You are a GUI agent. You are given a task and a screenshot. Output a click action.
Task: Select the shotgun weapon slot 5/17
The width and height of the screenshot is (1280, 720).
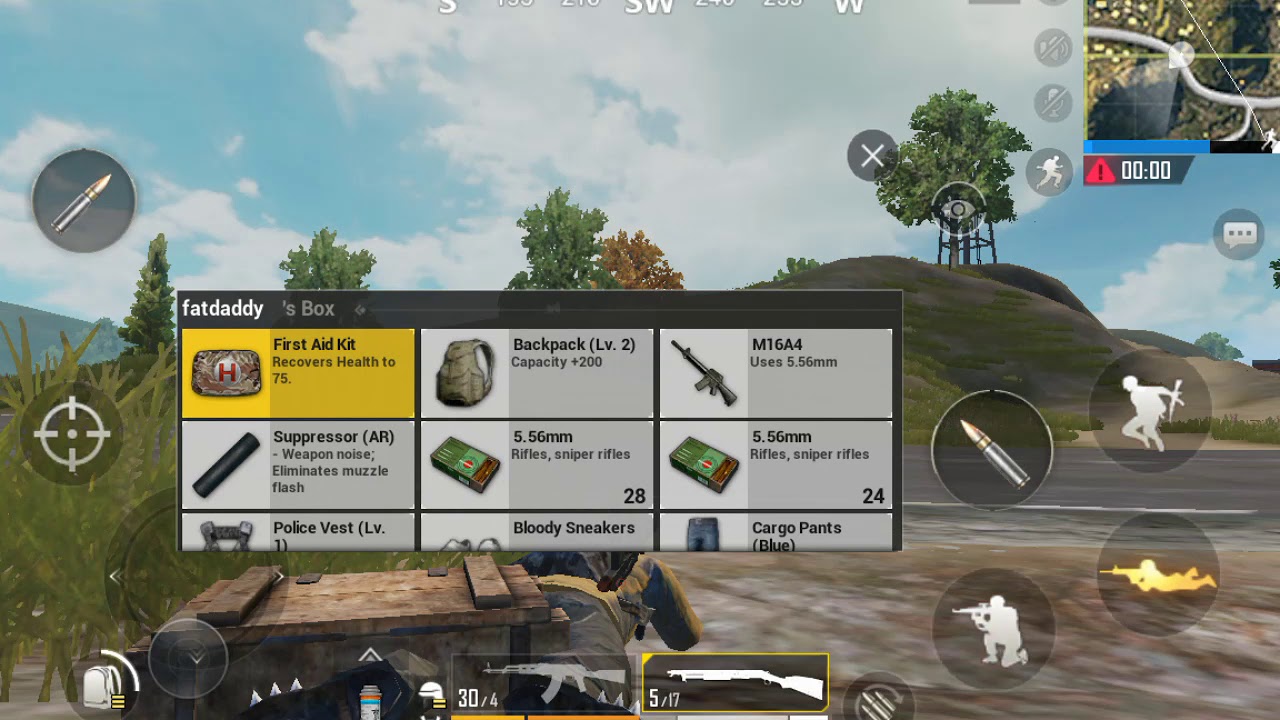tap(737, 681)
